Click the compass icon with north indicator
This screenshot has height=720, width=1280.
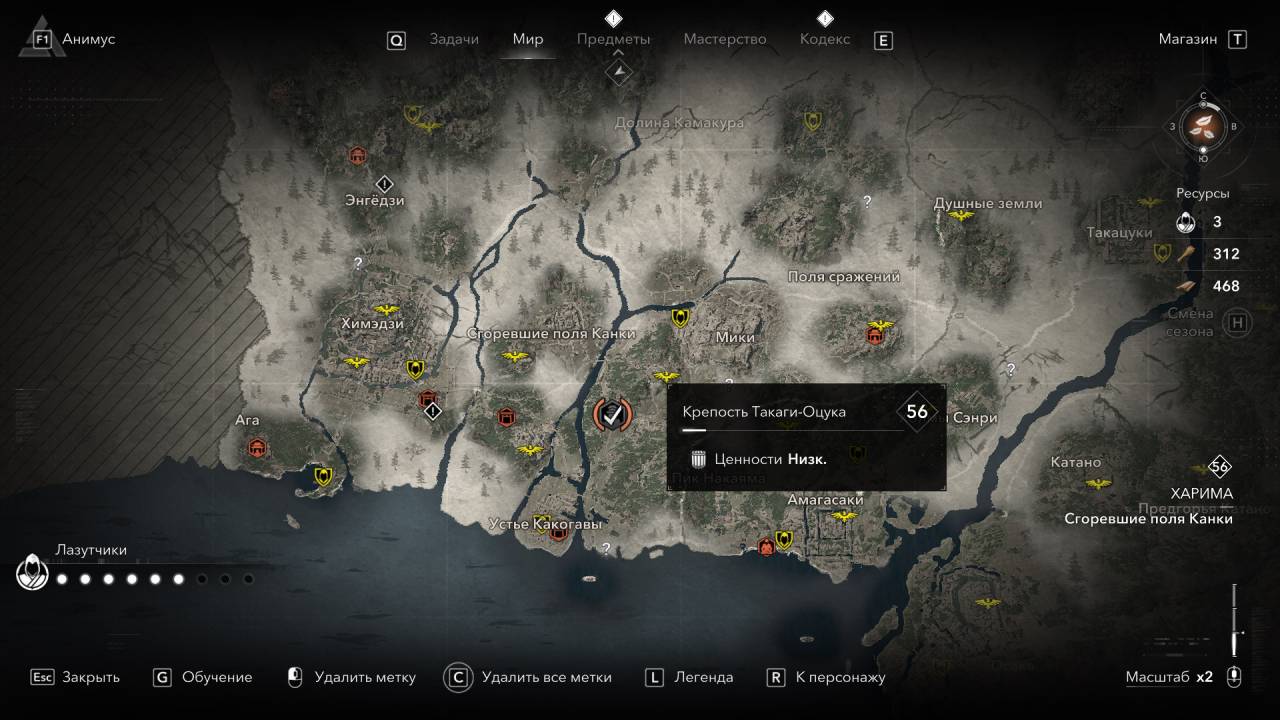[x=1204, y=125]
